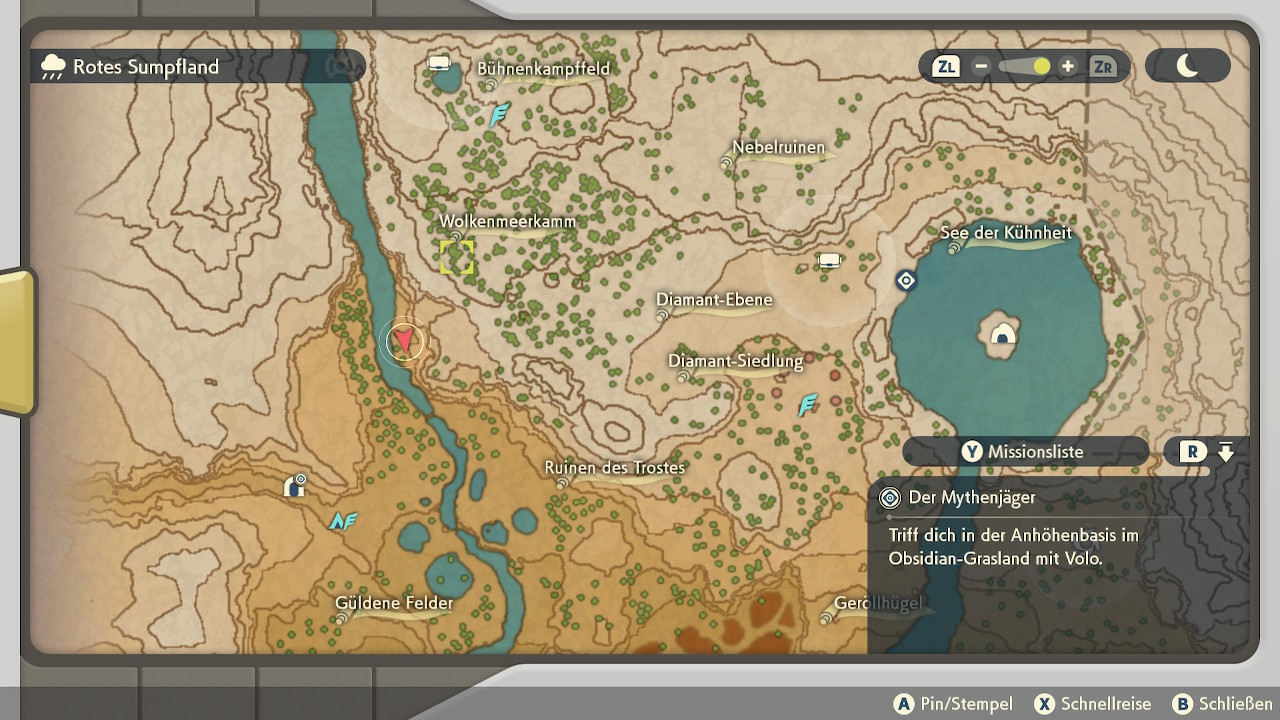This screenshot has width=1280, height=720.
Task: Click the red player position arrow
Action: click(x=403, y=342)
